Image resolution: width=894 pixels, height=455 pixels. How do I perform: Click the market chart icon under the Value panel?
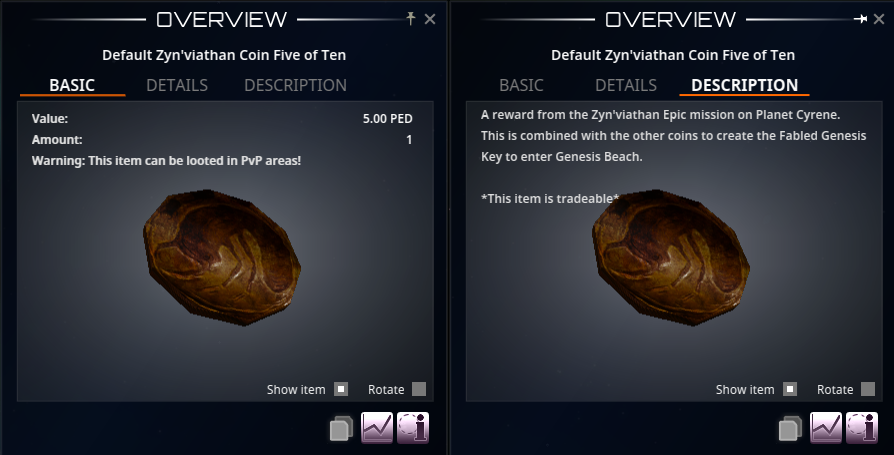pyautogui.click(x=377, y=427)
